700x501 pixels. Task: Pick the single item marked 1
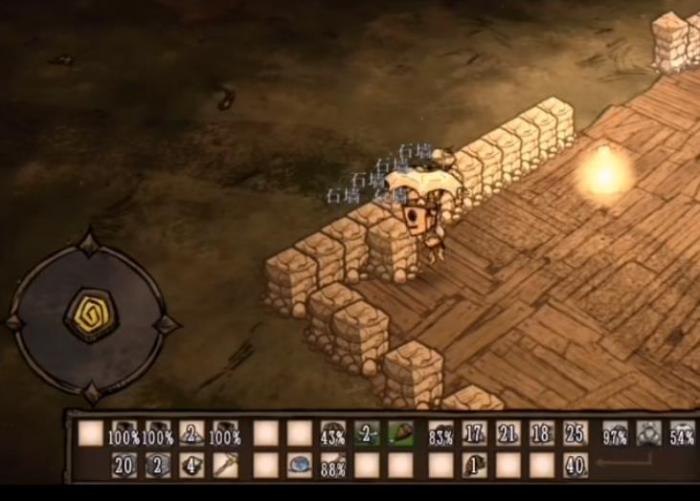(474, 465)
